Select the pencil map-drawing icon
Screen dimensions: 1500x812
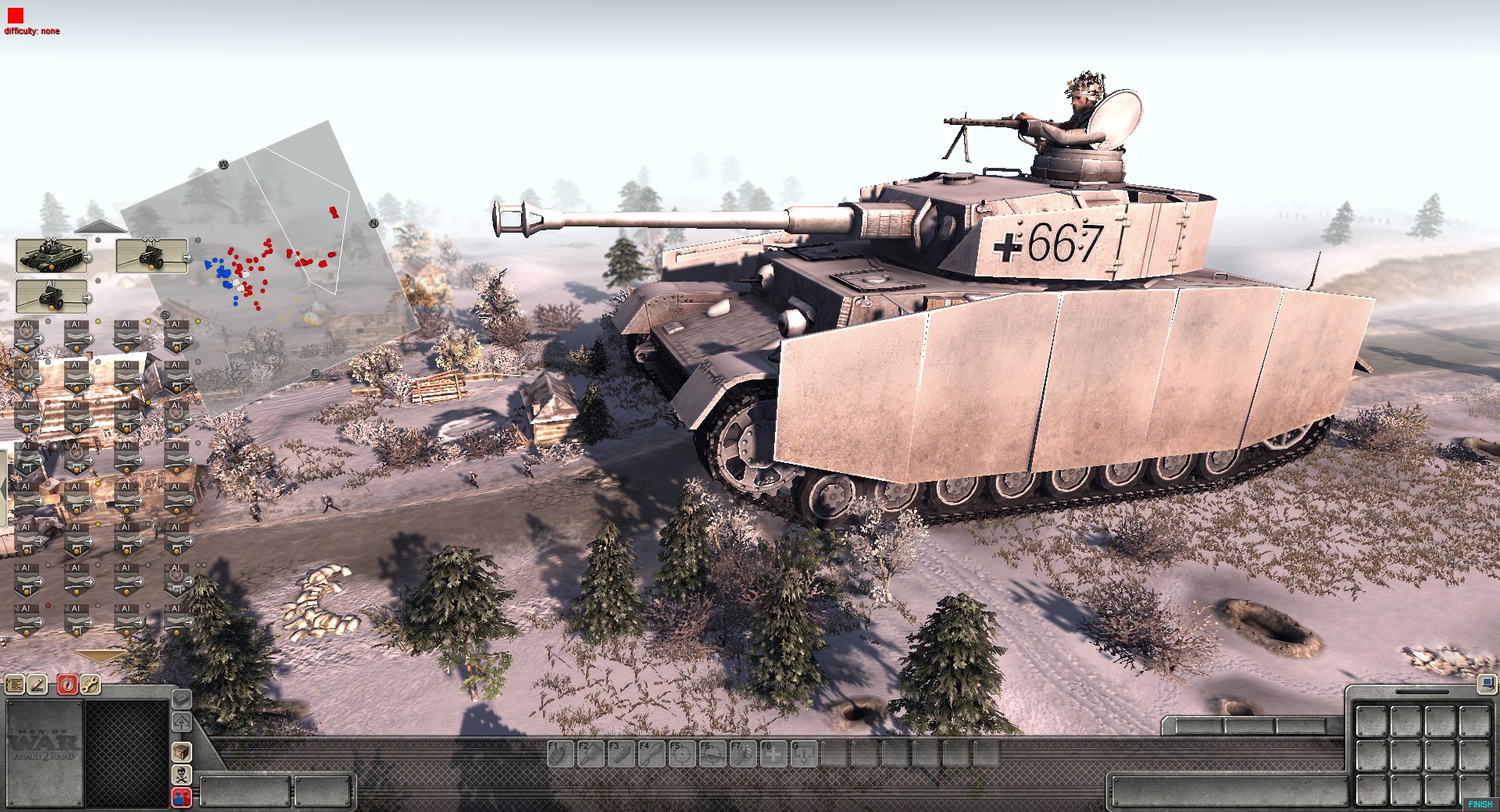click(37, 686)
